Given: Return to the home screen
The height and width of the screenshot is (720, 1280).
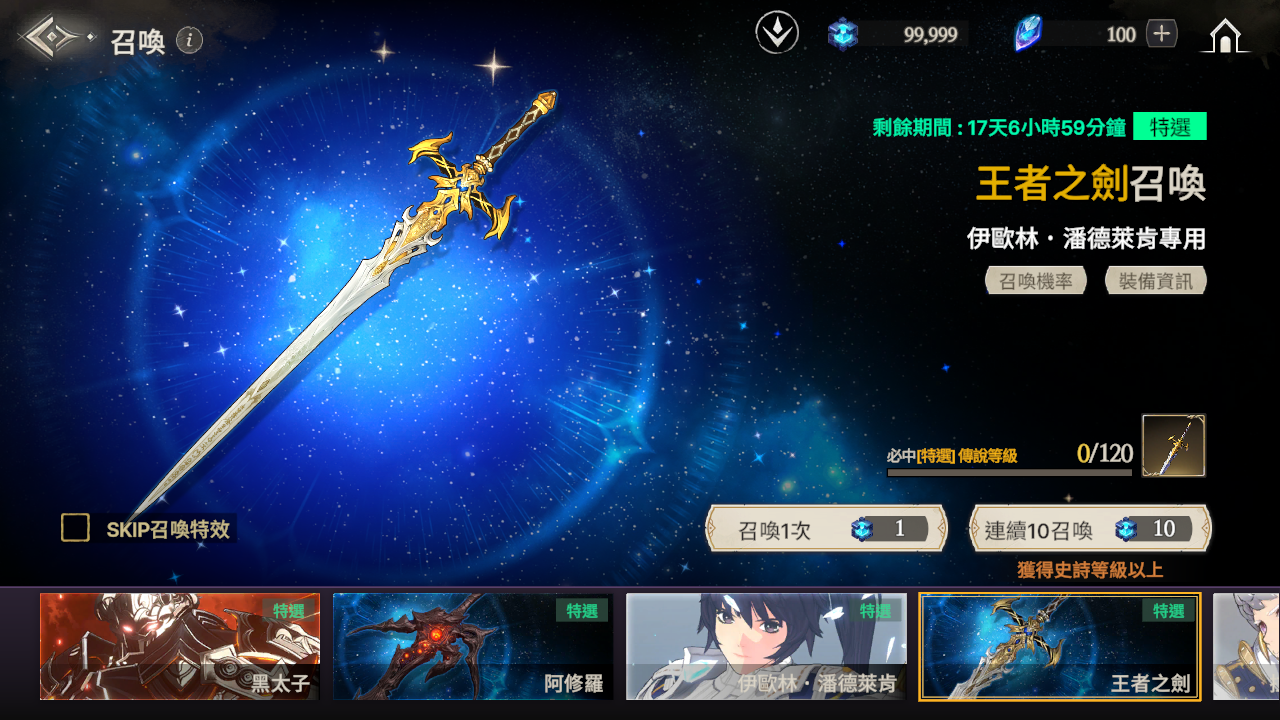Looking at the screenshot, I should [1225, 36].
